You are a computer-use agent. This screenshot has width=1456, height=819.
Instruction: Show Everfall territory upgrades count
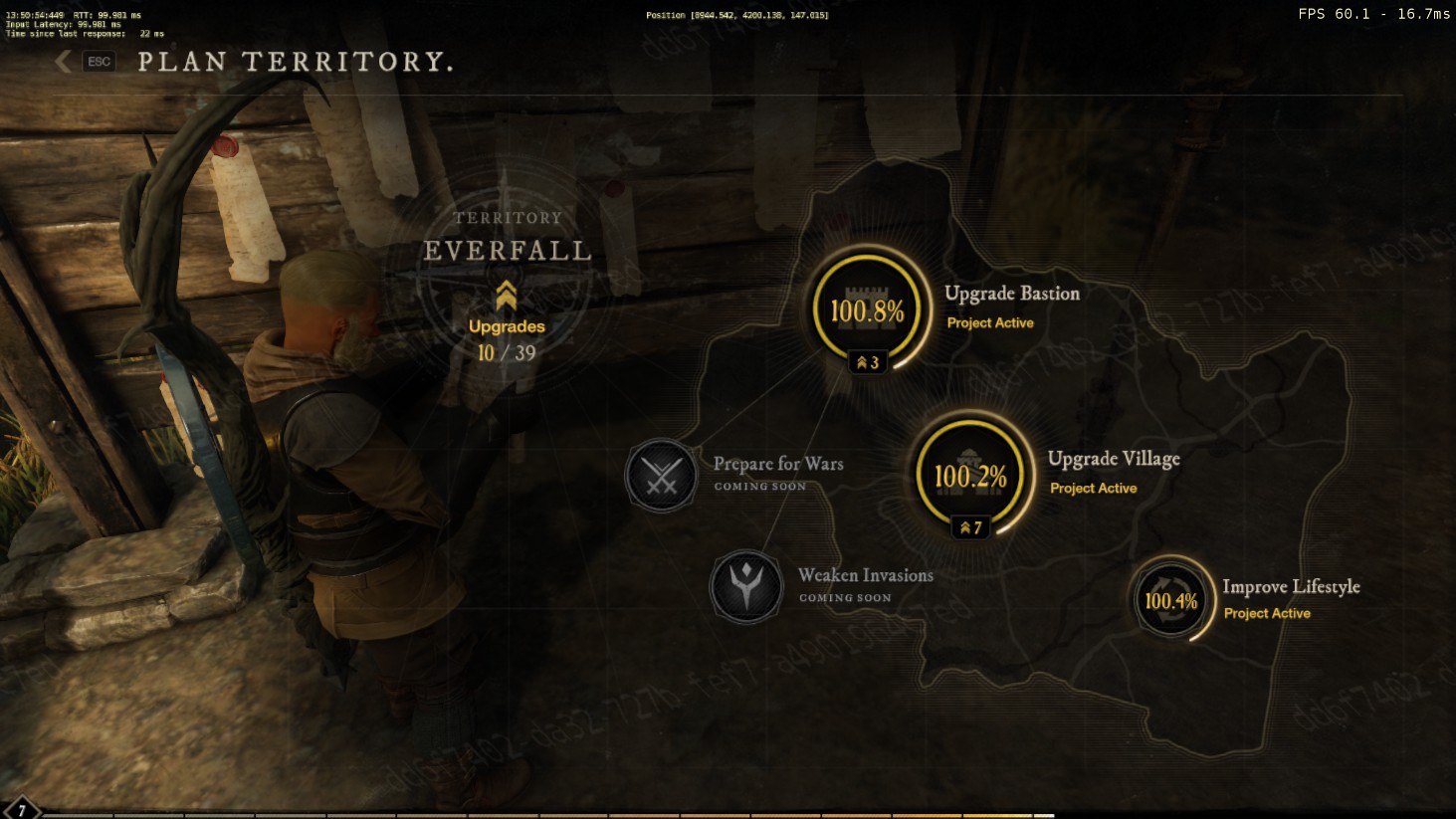click(507, 339)
